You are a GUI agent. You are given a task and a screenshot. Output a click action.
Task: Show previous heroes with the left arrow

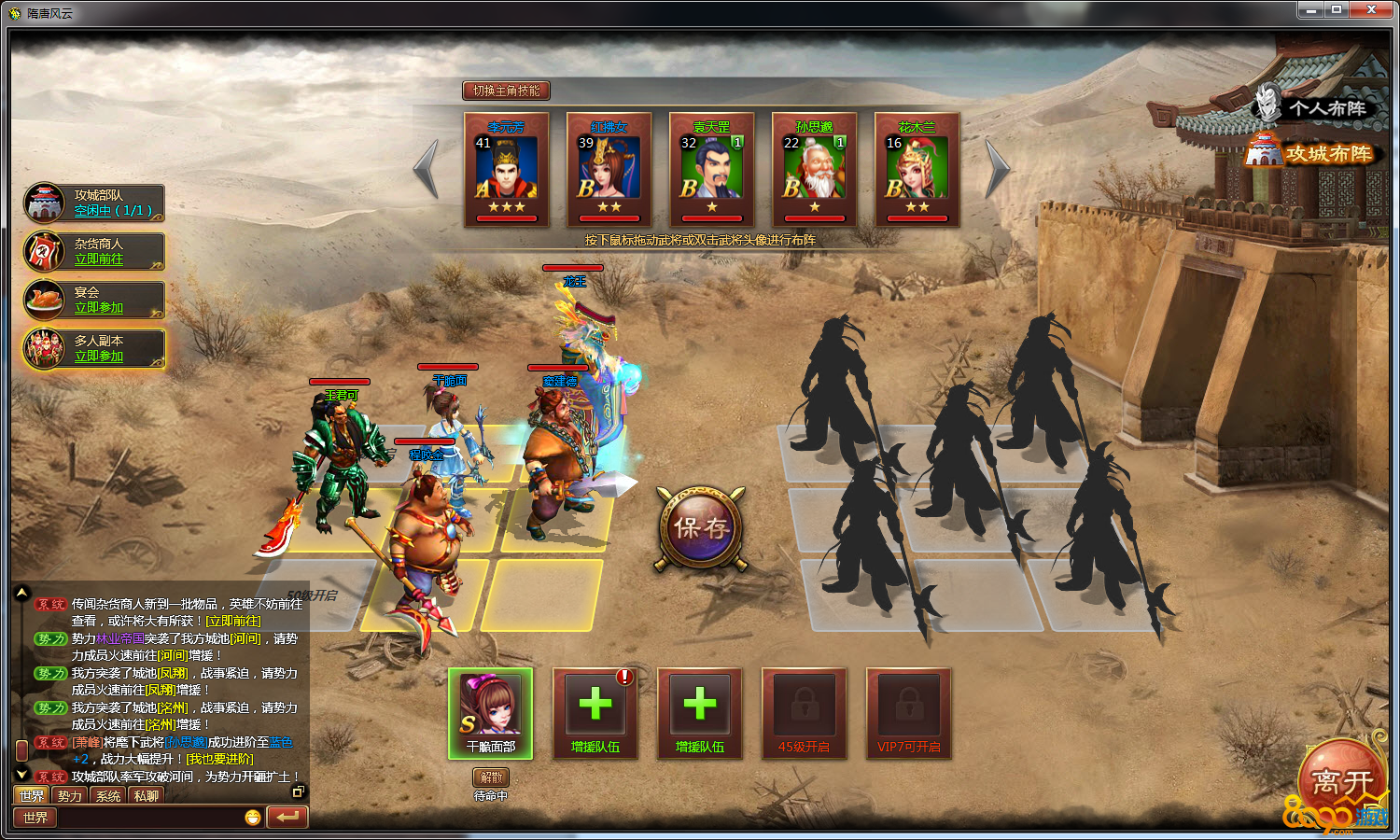pyautogui.click(x=427, y=169)
